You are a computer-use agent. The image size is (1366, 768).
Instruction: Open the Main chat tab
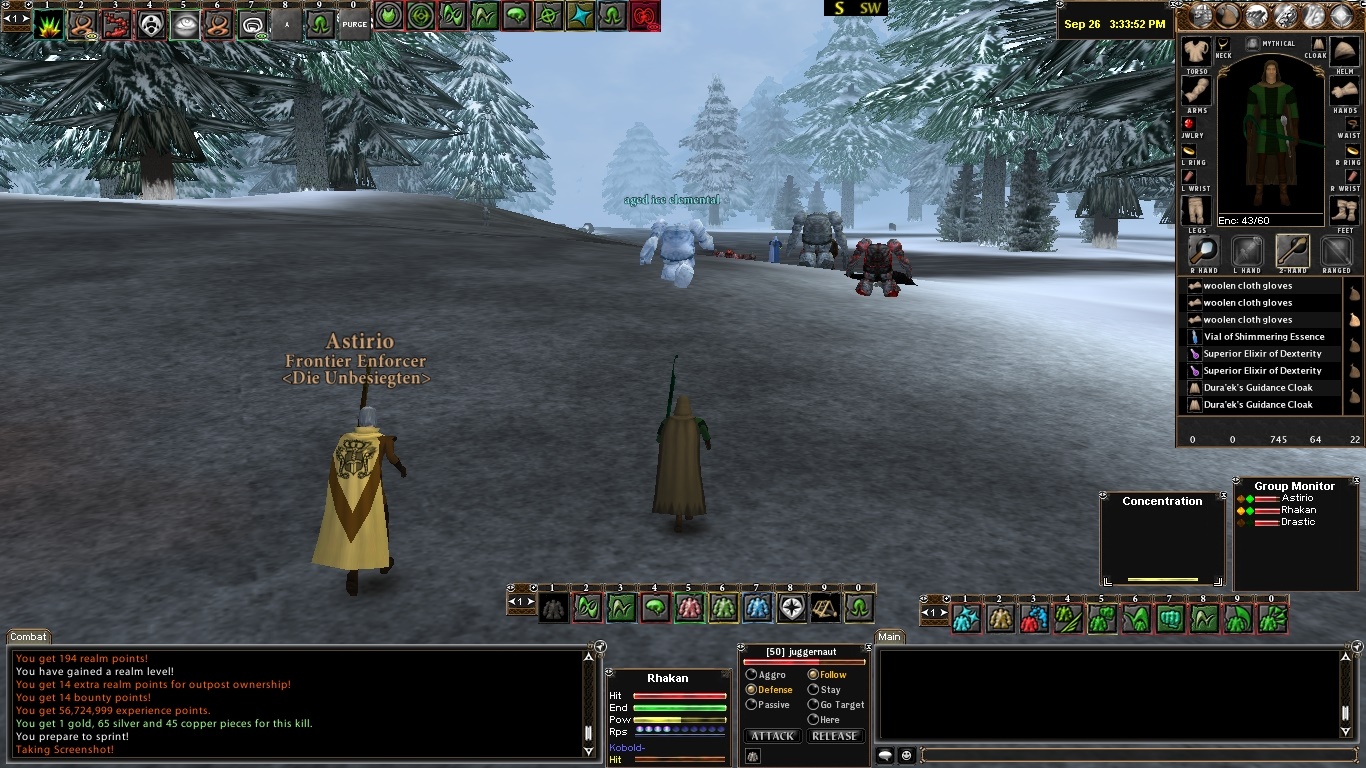pyautogui.click(x=889, y=637)
